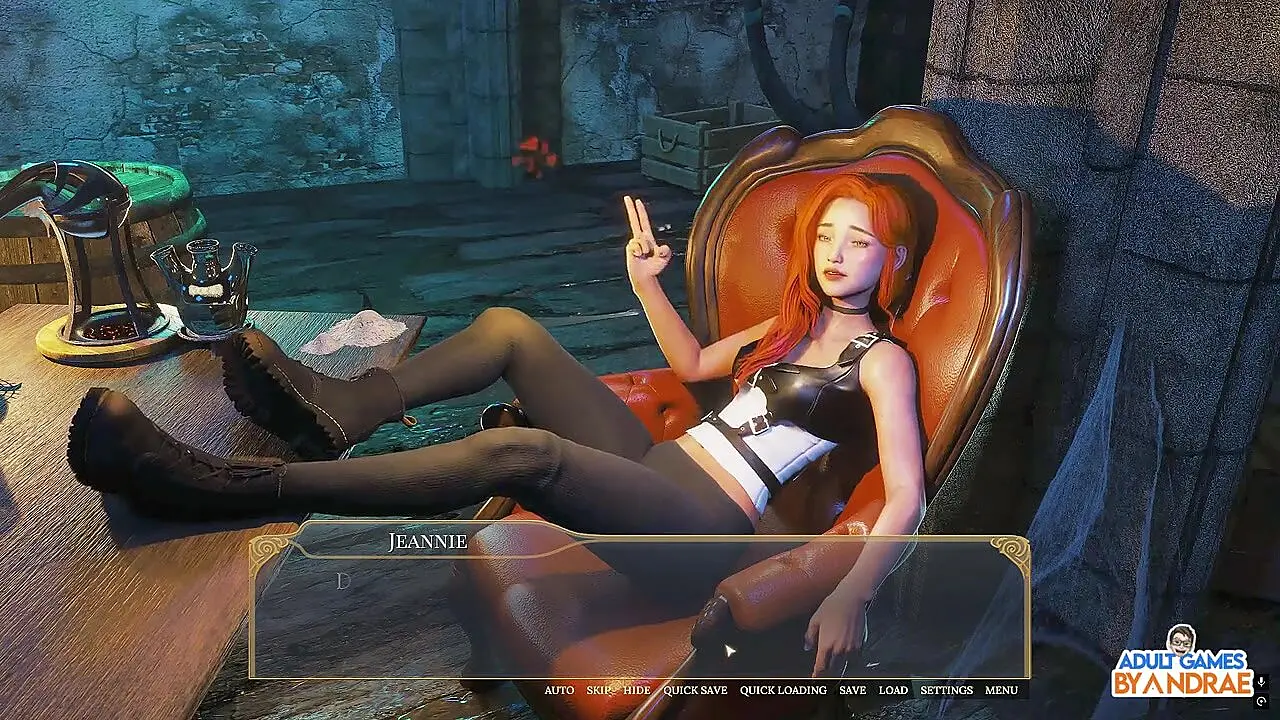1280x720 pixels.
Task: Open the Settings menu
Action: coord(946,690)
